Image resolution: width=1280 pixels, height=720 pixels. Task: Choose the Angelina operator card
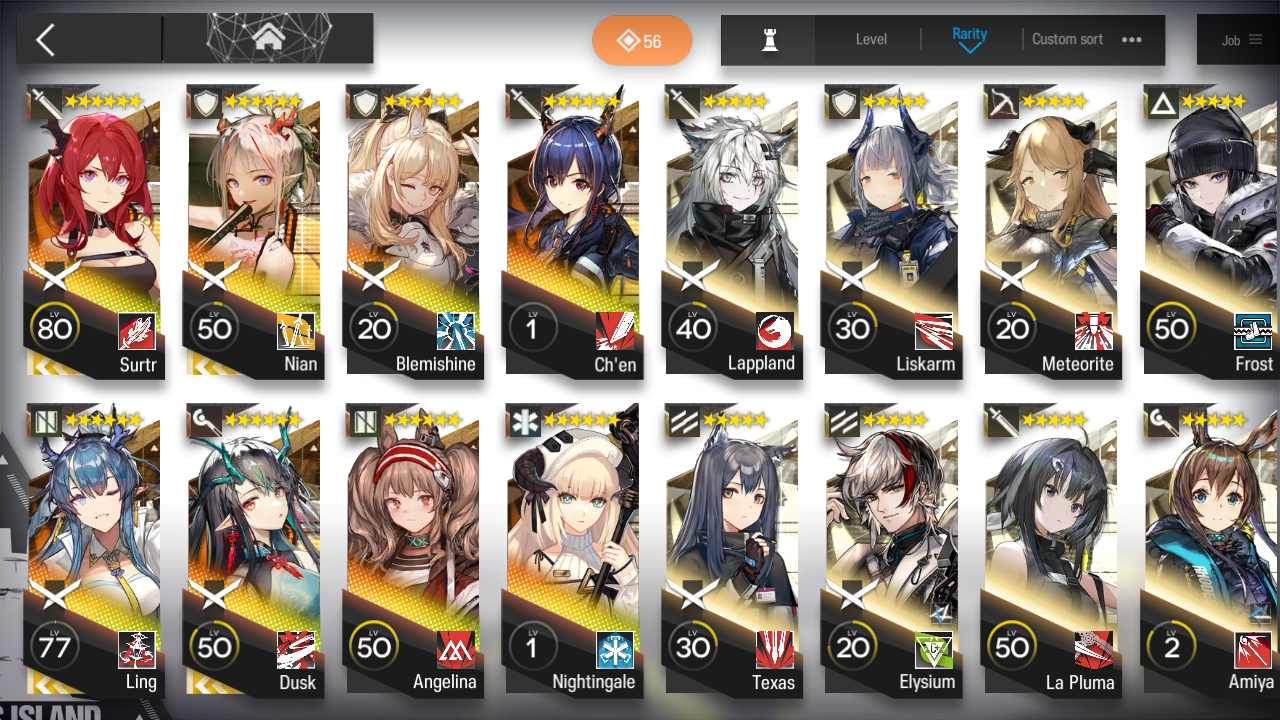(413, 550)
